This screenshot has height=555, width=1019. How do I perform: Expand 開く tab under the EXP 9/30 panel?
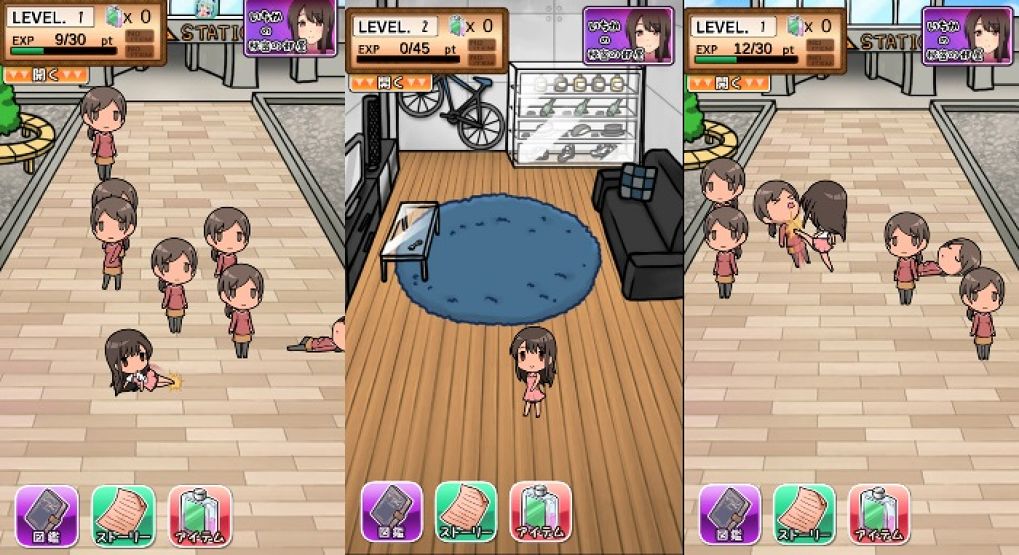(46, 74)
